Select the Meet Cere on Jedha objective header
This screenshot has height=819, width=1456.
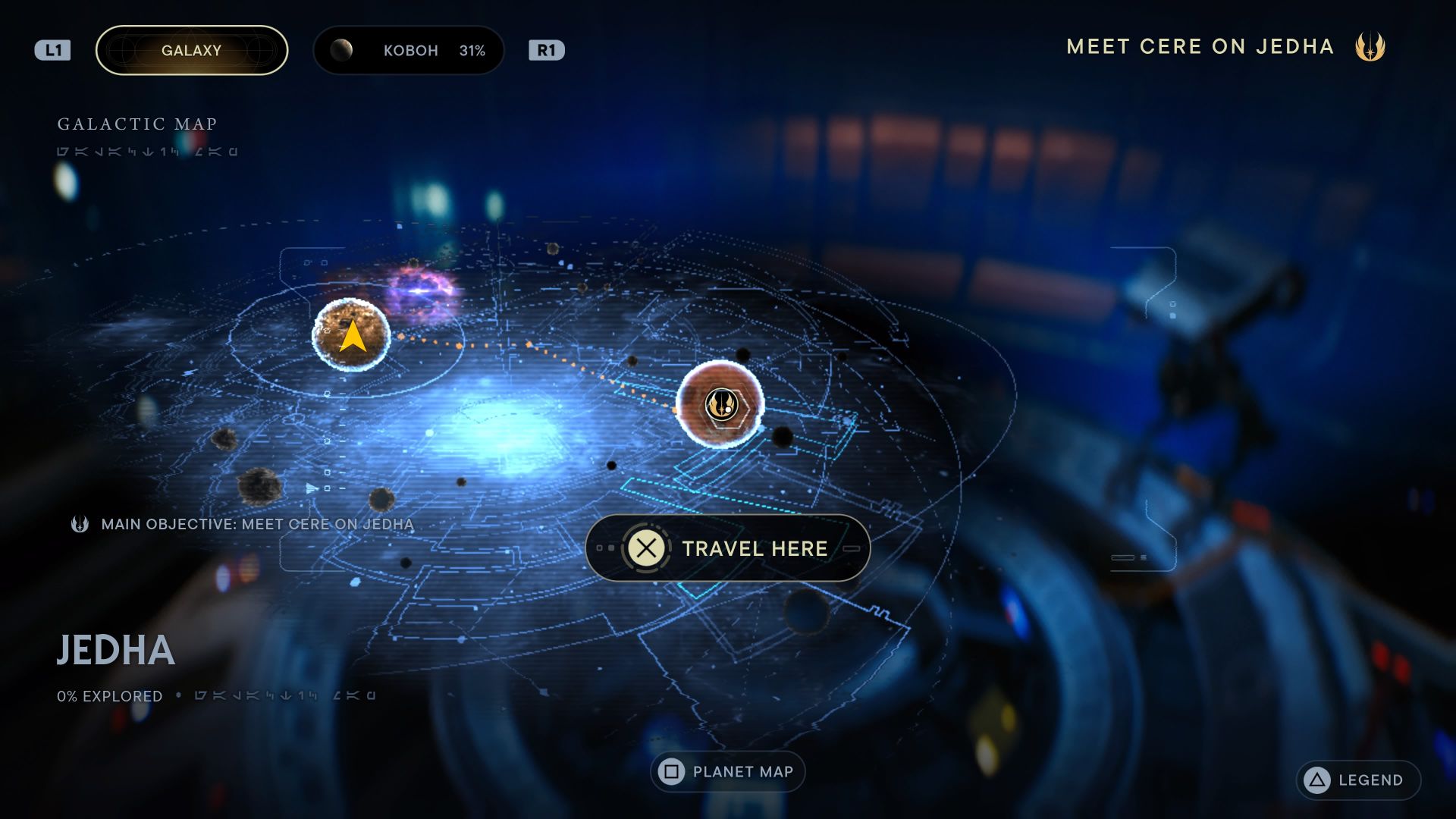coord(1200,46)
